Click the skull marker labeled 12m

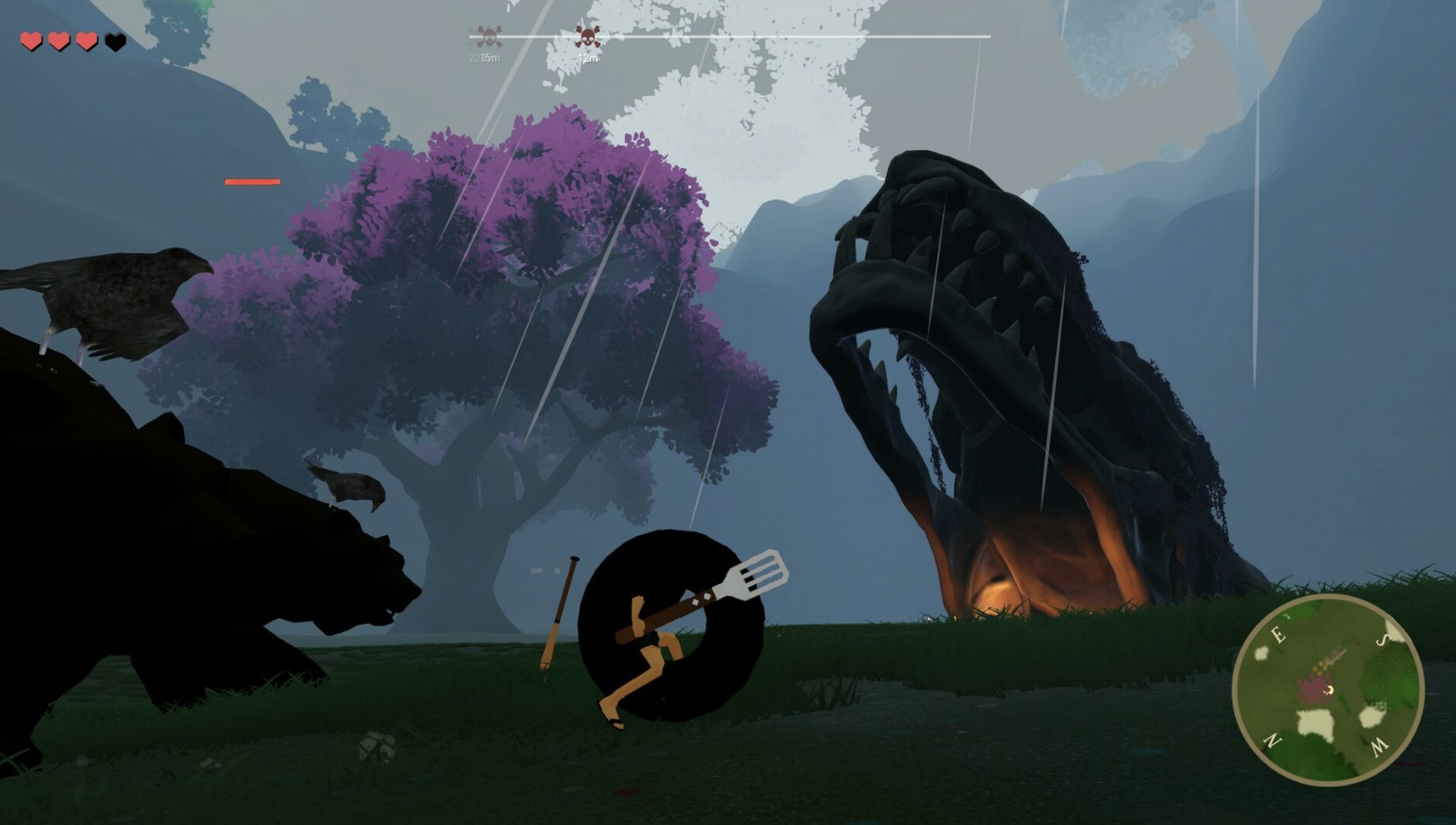click(x=586, y=37)
